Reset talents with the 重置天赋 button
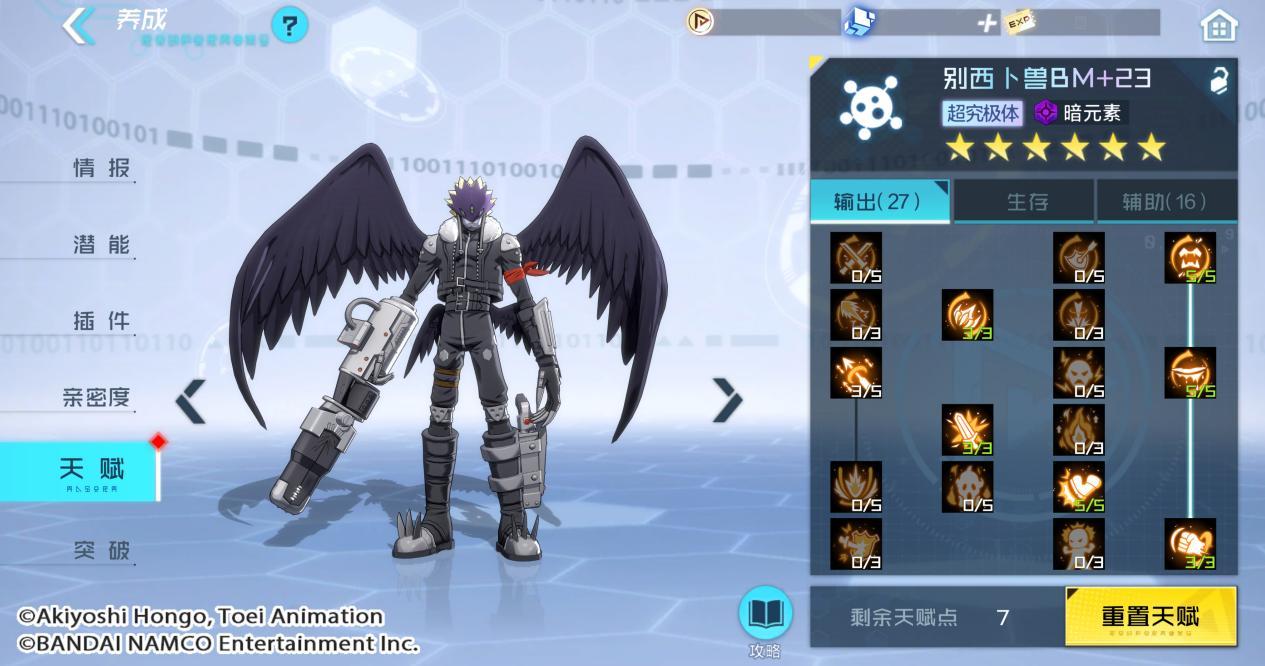 pos(1150,616)
